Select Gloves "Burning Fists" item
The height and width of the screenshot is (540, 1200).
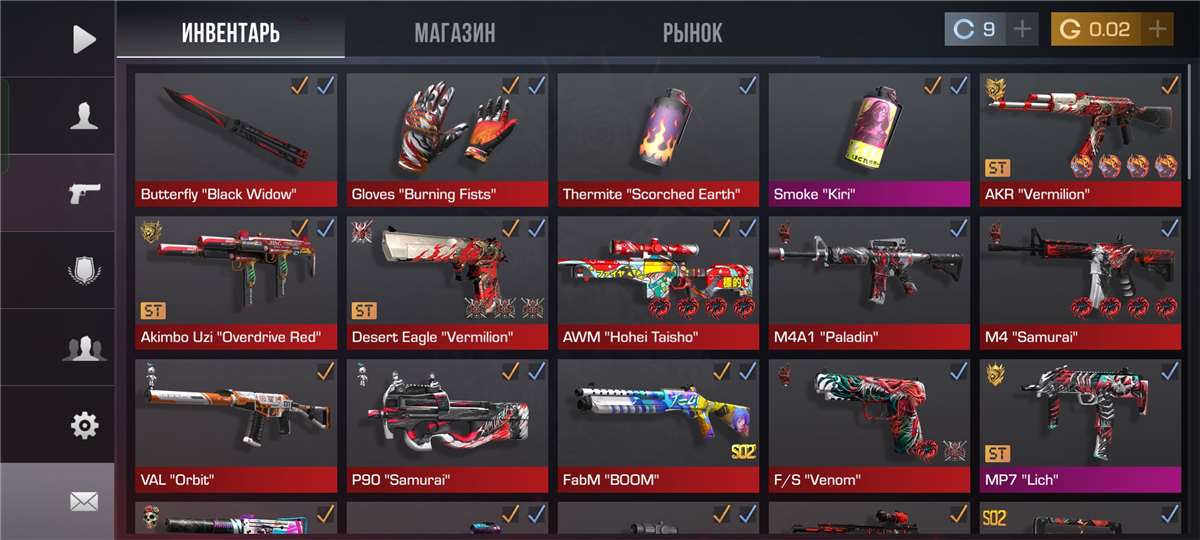[447, 138]
